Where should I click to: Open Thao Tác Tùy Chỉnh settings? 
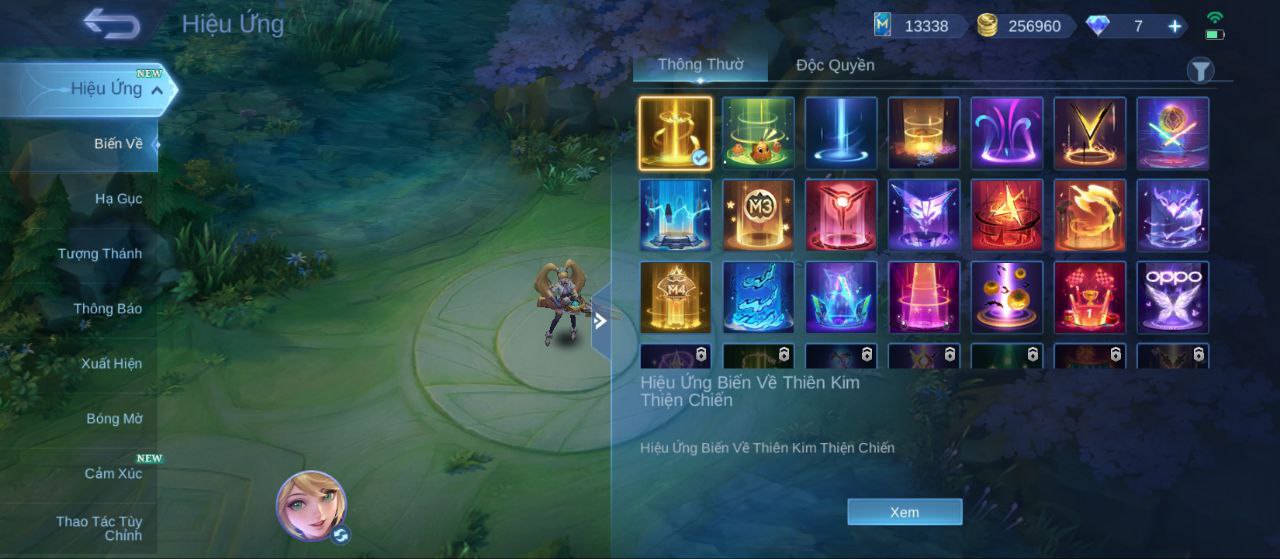[99, 528]
